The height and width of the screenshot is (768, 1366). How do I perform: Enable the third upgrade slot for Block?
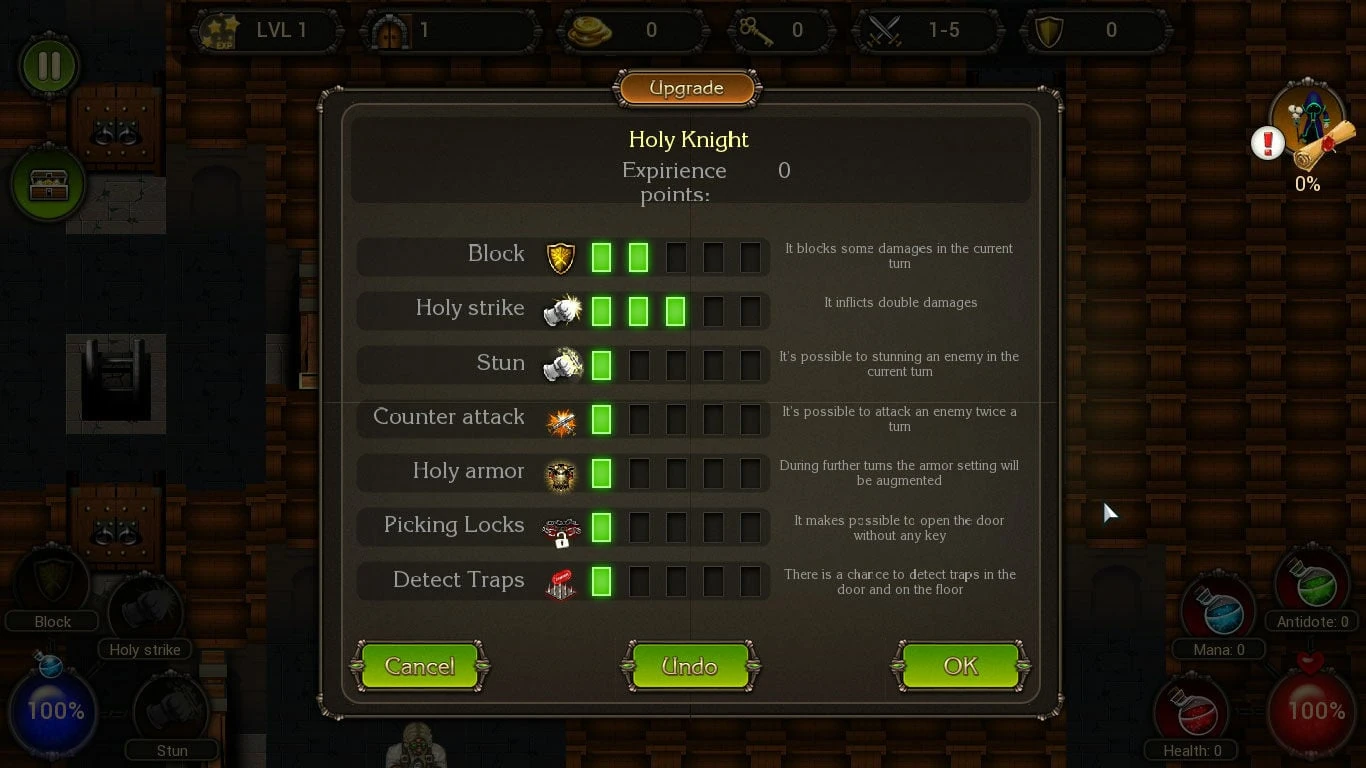tap(676, 257)
